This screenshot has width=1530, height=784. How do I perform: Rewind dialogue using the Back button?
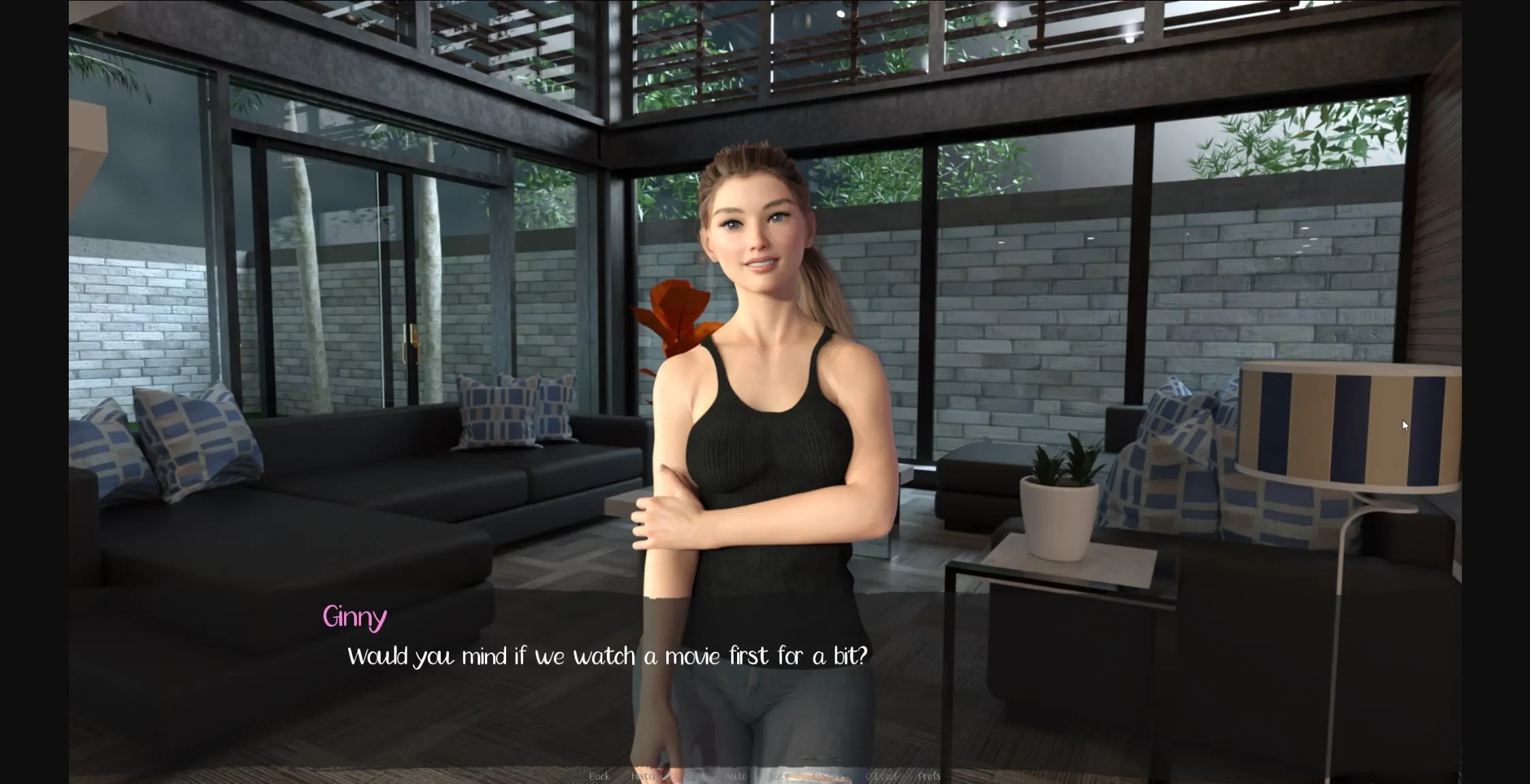click(599, 776)
